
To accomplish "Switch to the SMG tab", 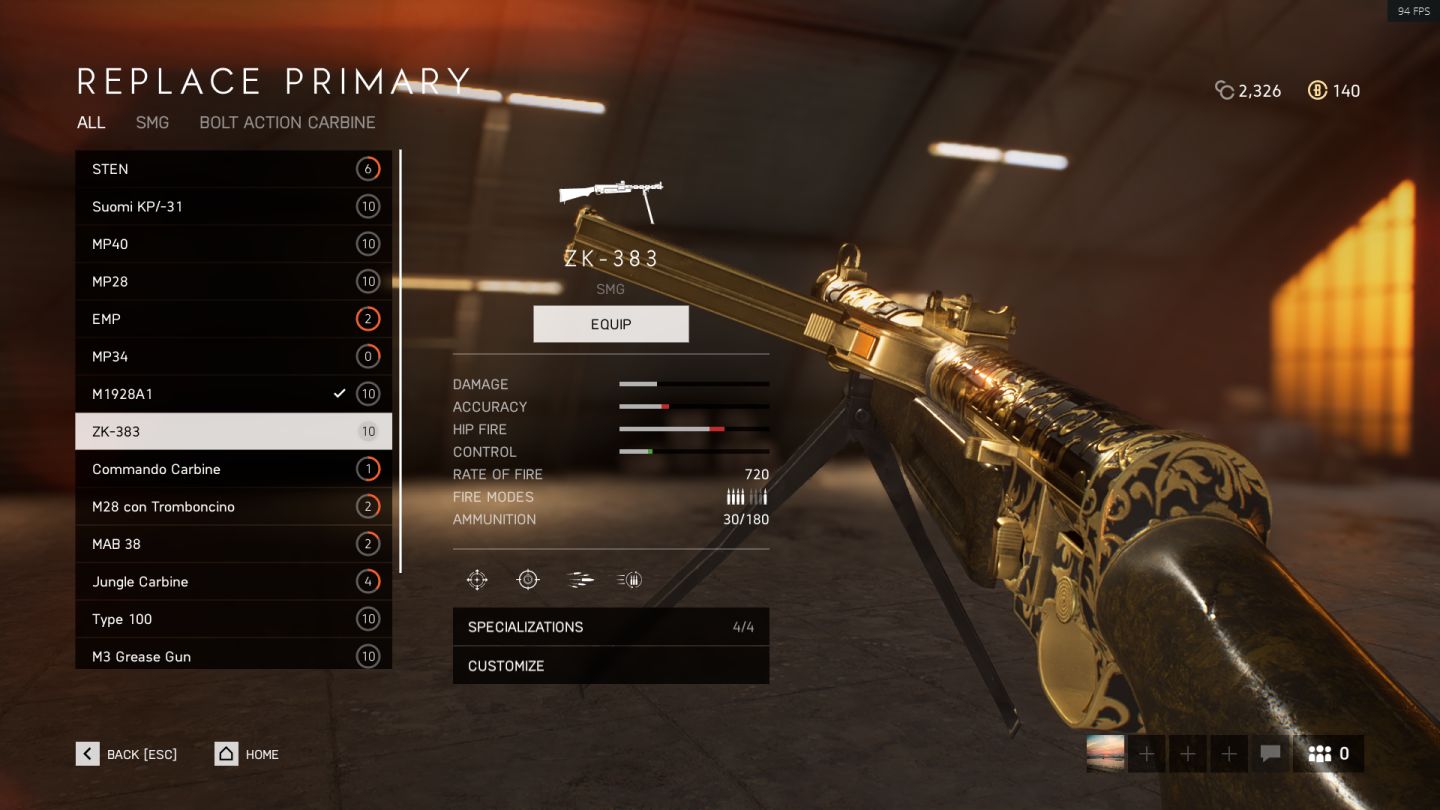I will tap(152, 122).
